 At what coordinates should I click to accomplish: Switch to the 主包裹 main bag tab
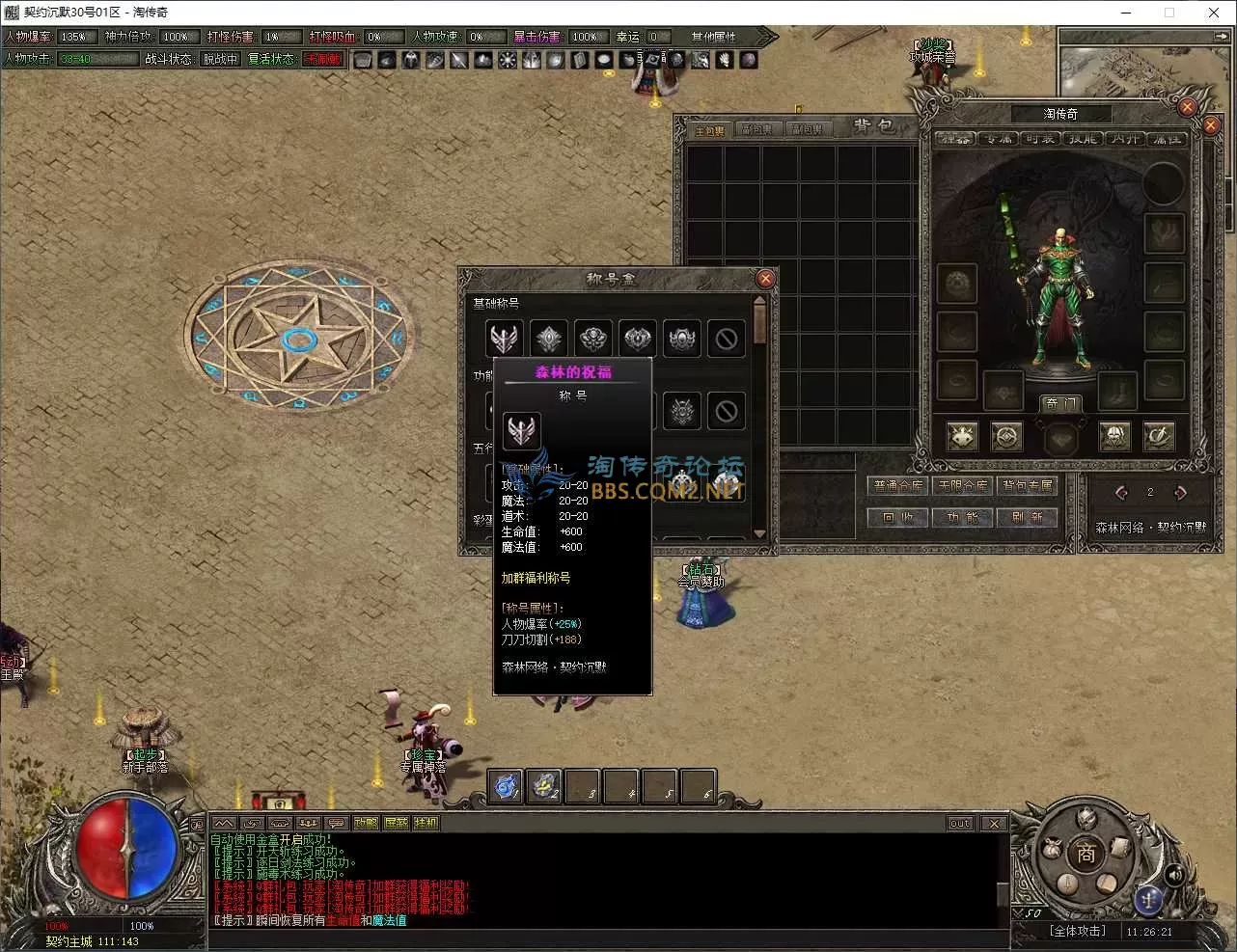click(710, 130)
